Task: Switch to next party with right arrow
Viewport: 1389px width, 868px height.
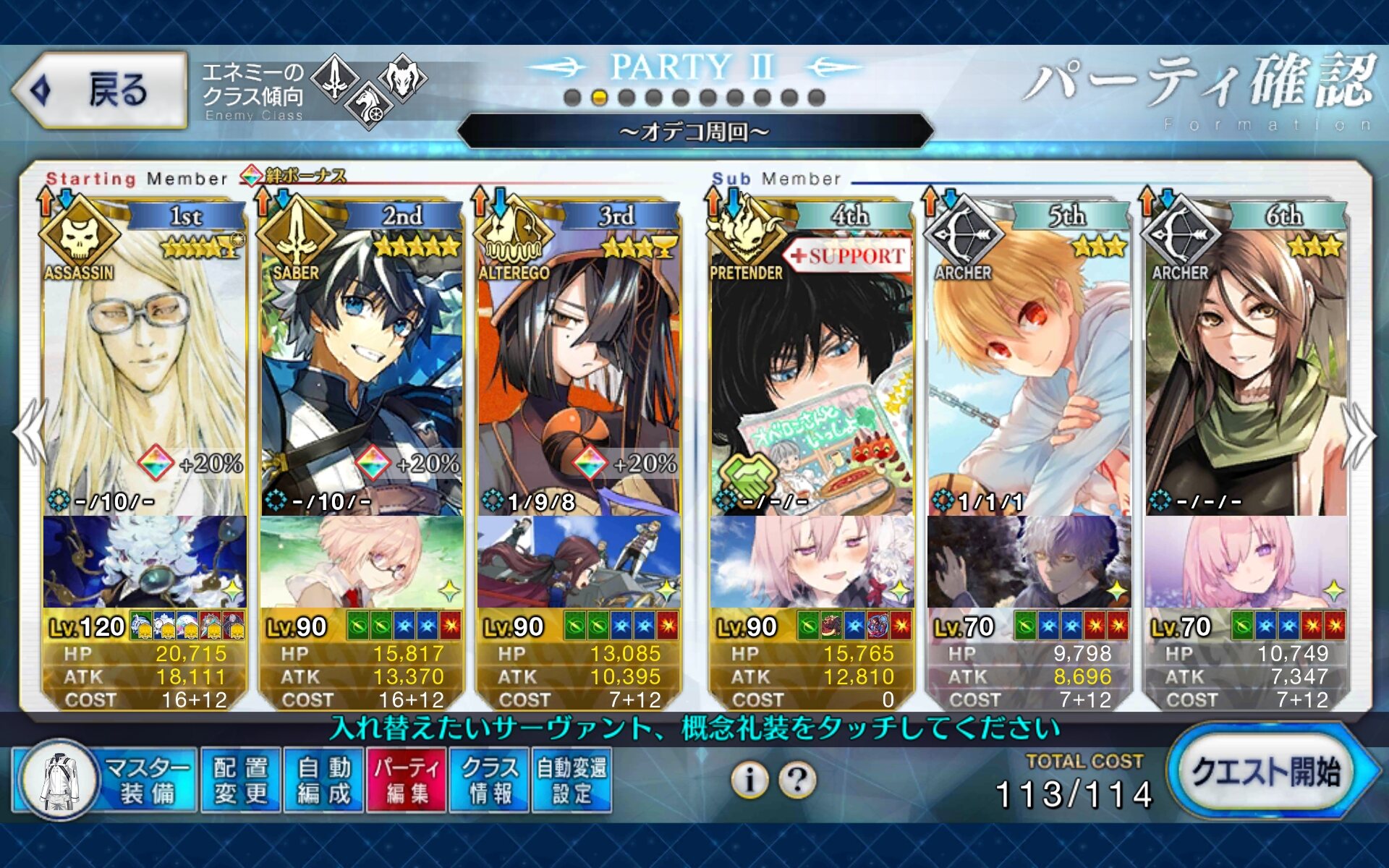Action: click(1359, 434)
